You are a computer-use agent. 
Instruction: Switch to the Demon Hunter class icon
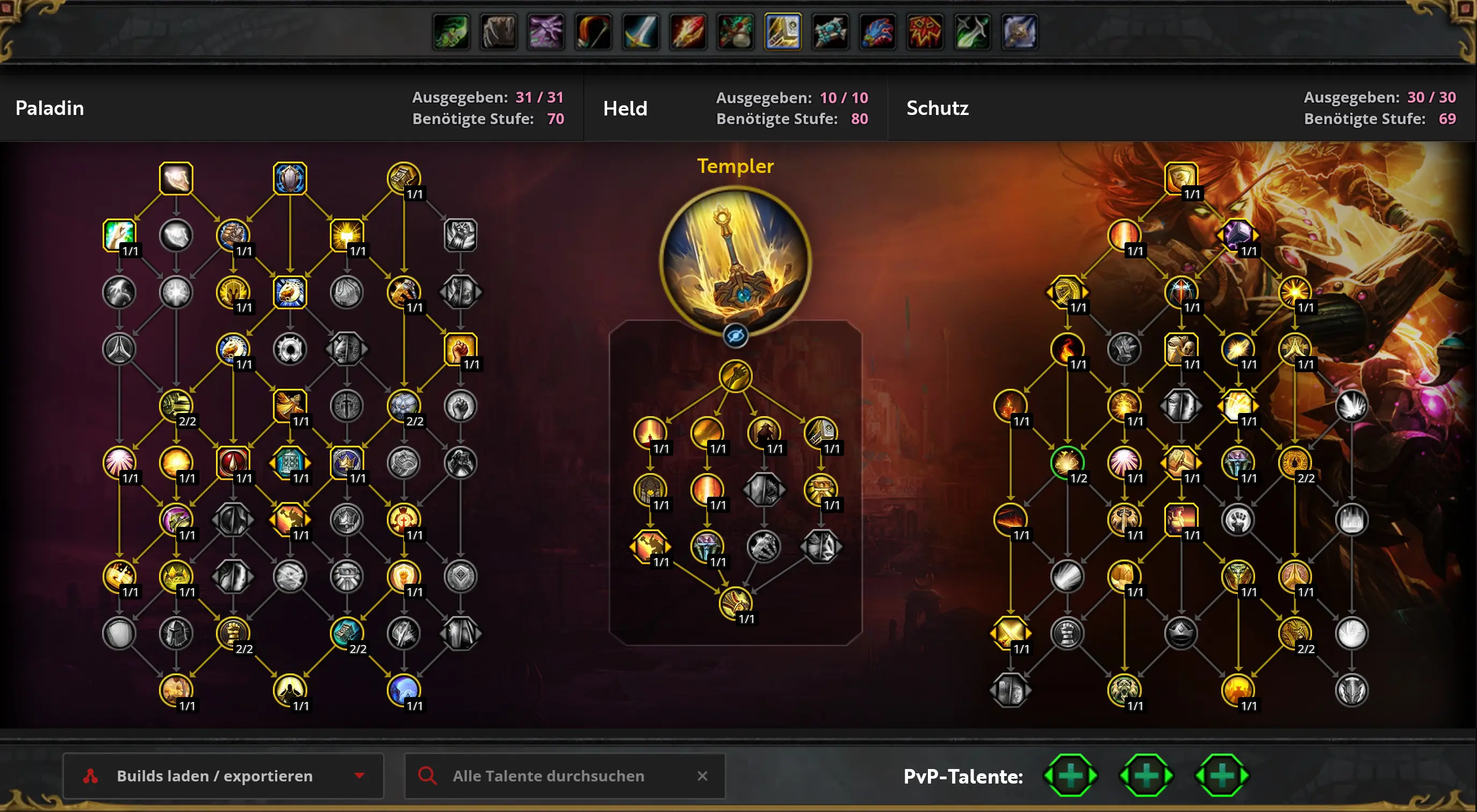click(451, 32)
